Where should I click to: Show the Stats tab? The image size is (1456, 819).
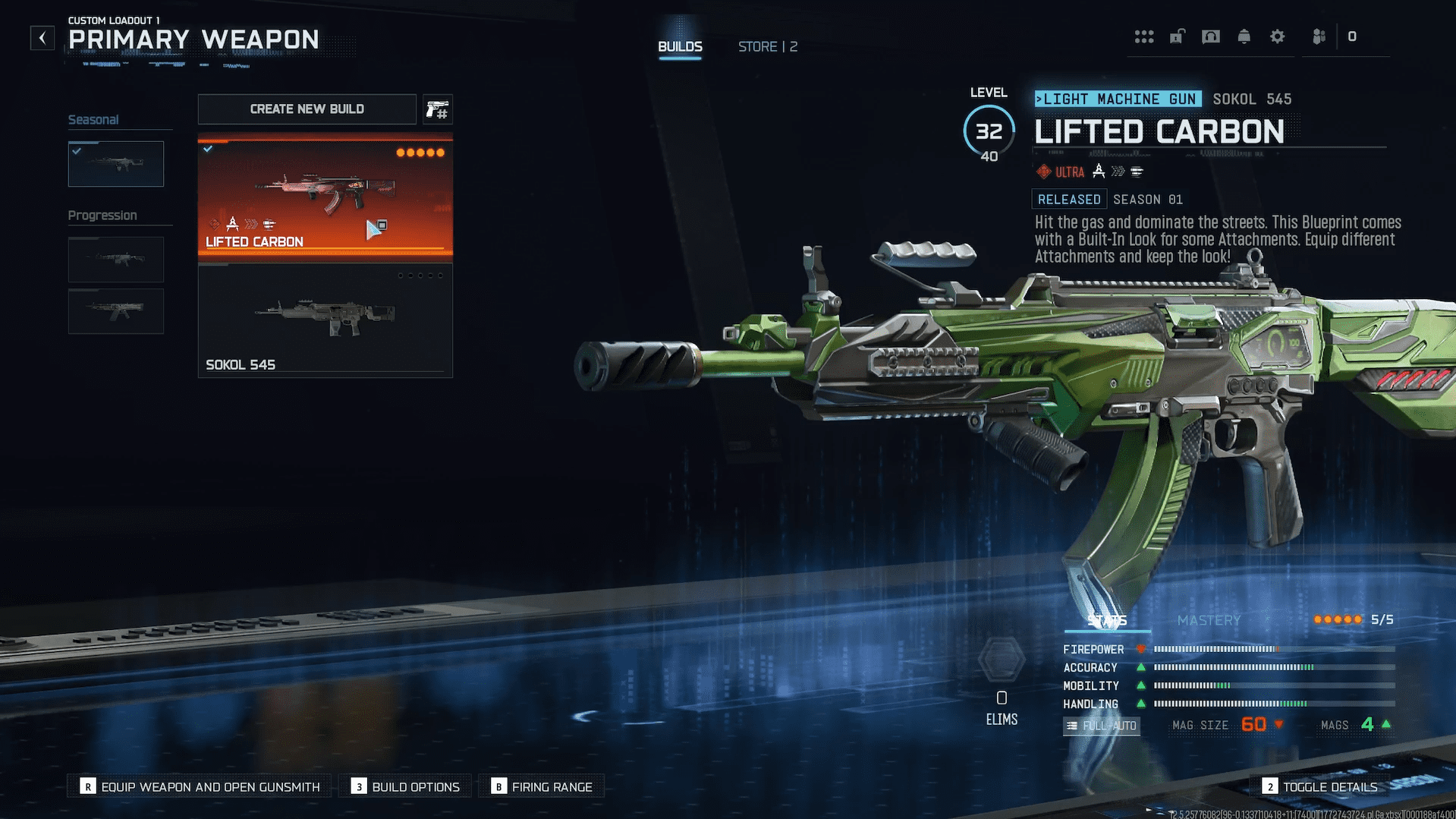click(x=1107, y=620)
